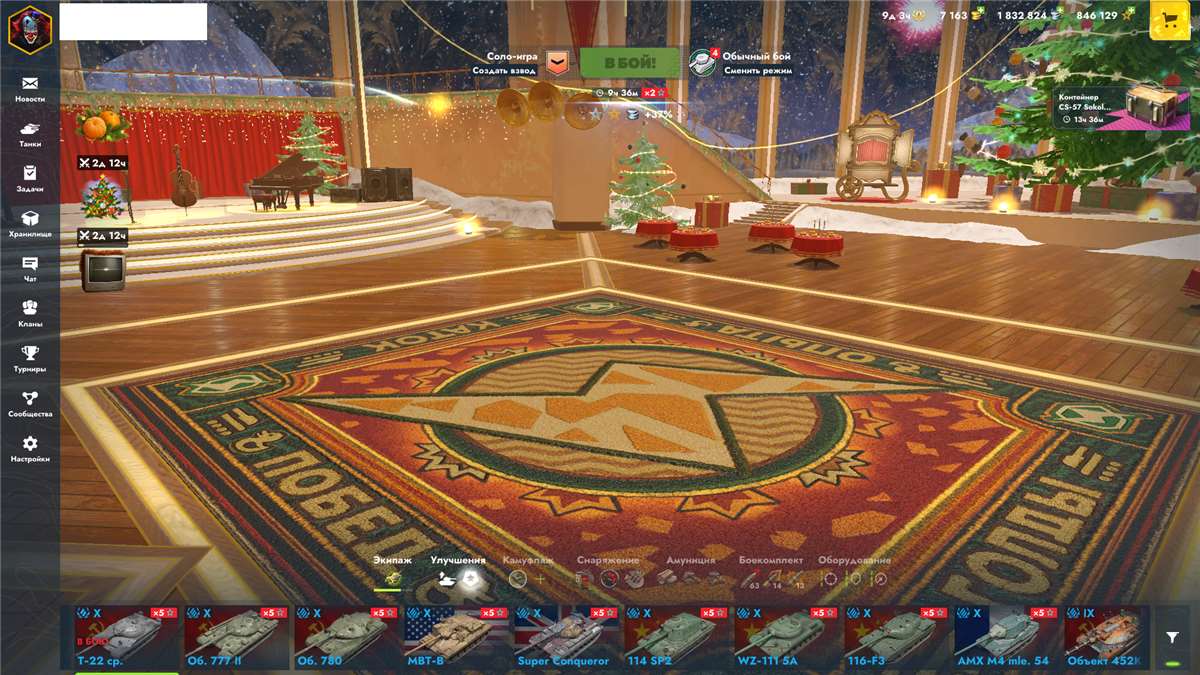The width and height of the screenshot is (1200, 675).
Task: Select the AMX M4 mle. 54 tank
Action: tap(1002, 637)
